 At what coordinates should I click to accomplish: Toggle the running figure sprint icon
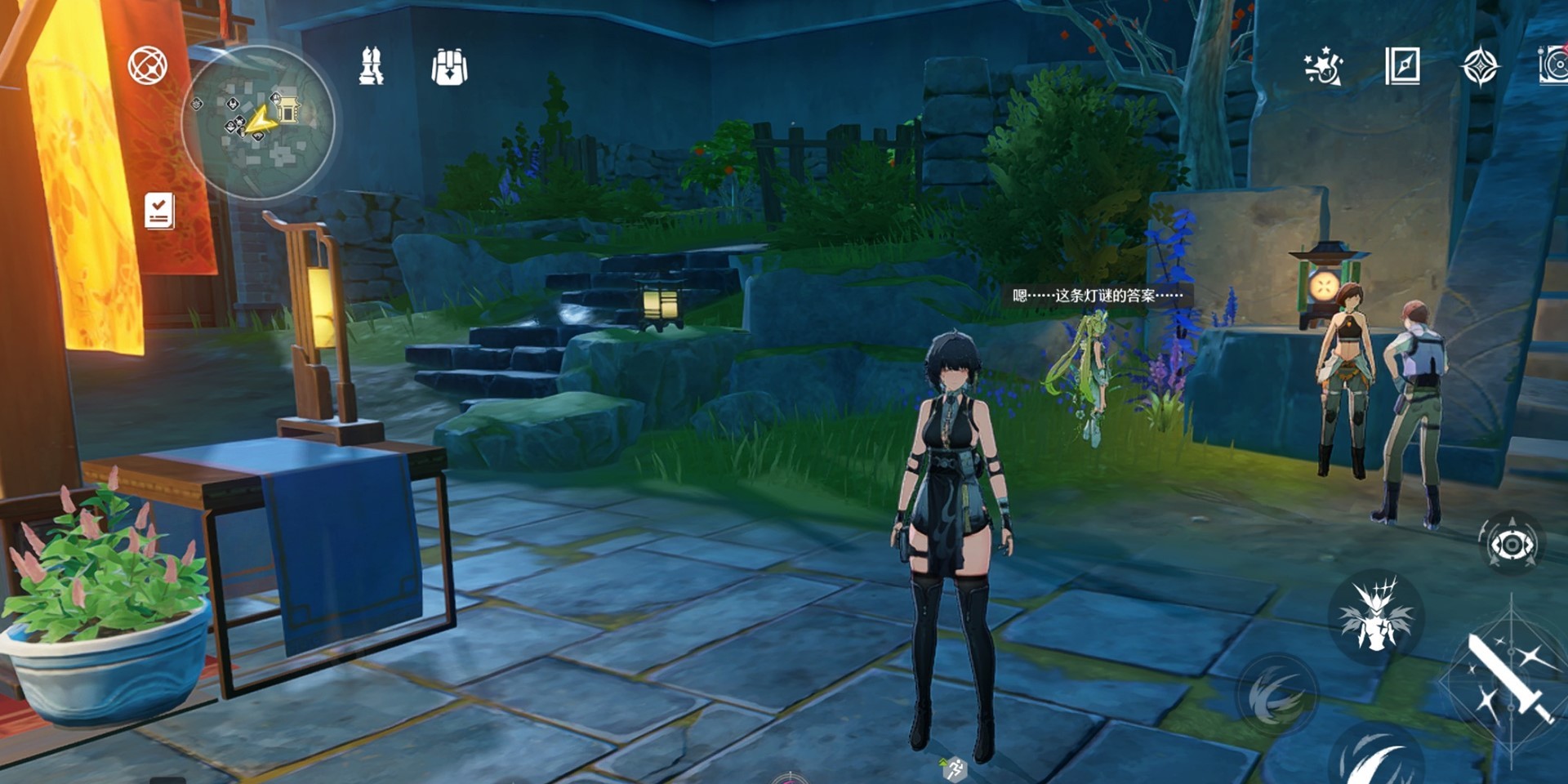[x=954, y=768]
